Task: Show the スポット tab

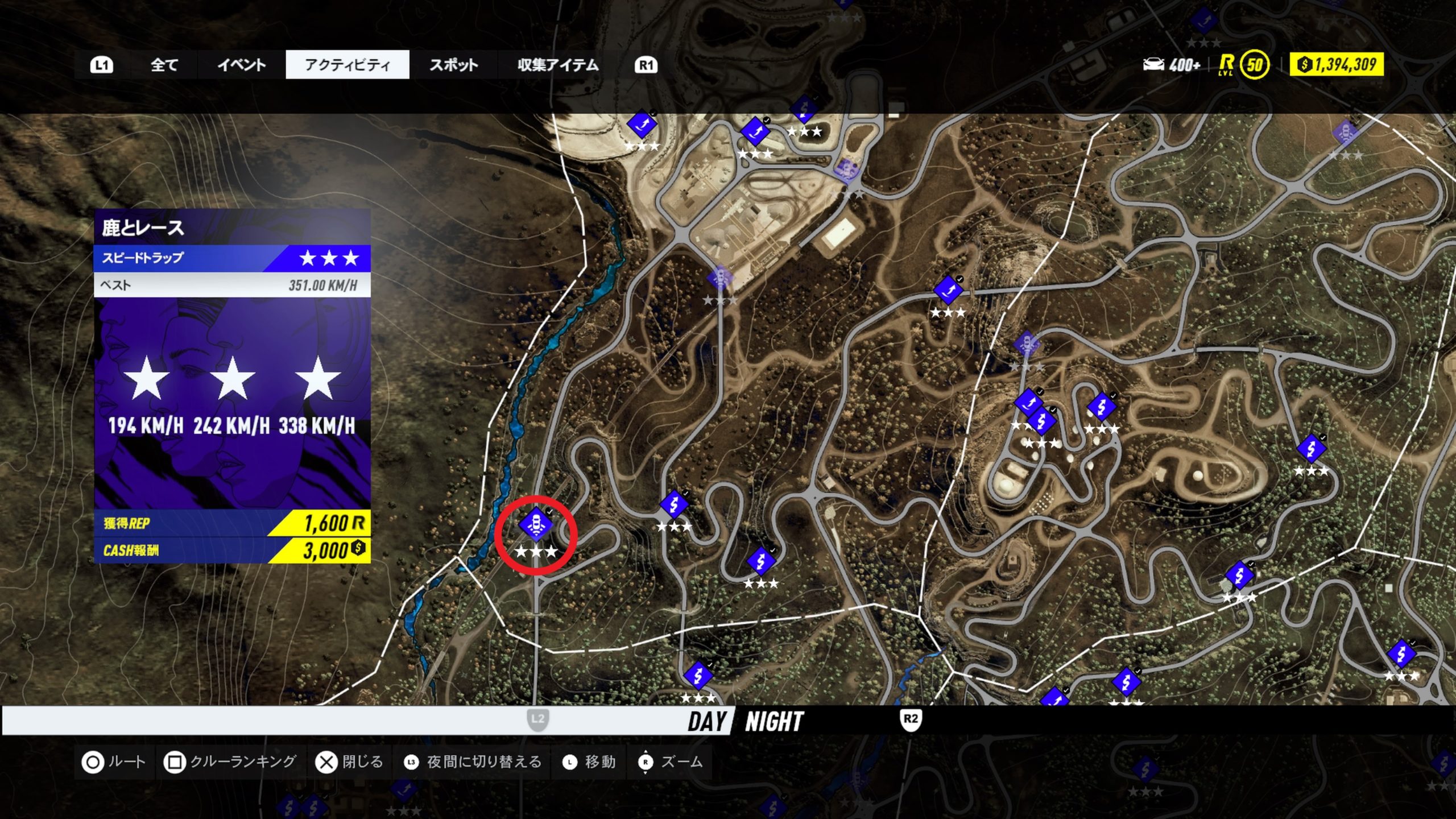Action: click(453, 65)
